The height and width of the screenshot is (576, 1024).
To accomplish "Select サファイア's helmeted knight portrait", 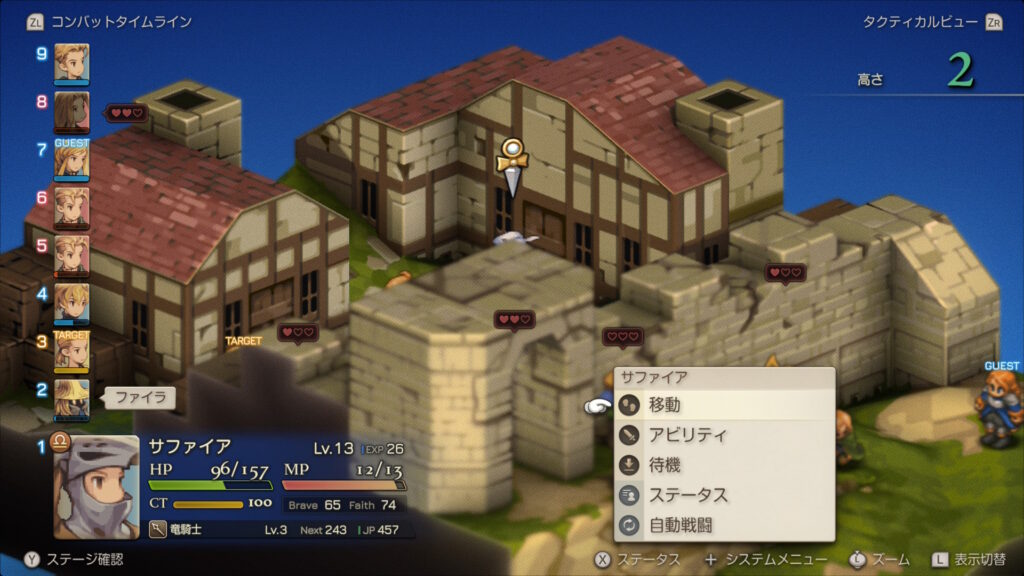I will coord(96,486).
